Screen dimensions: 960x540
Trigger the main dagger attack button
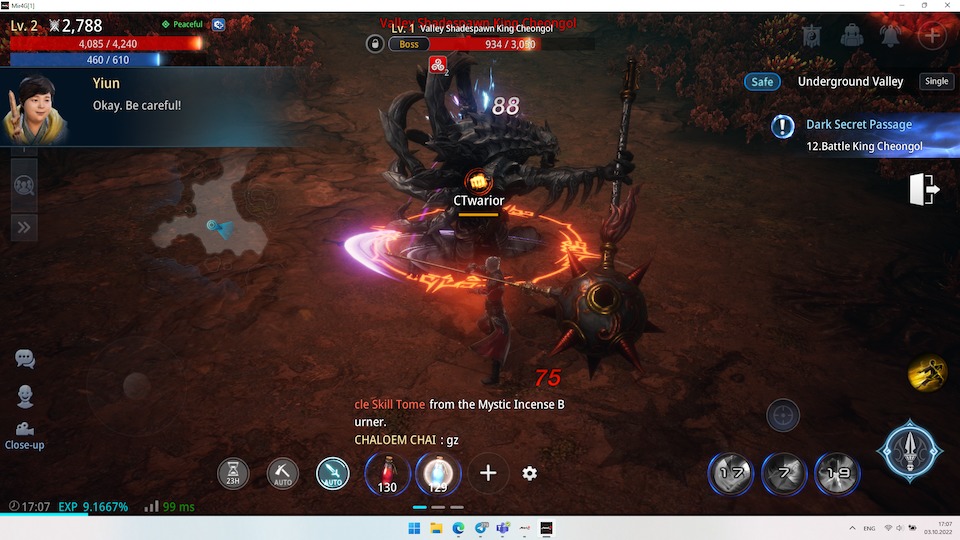[x=910, y=451]
